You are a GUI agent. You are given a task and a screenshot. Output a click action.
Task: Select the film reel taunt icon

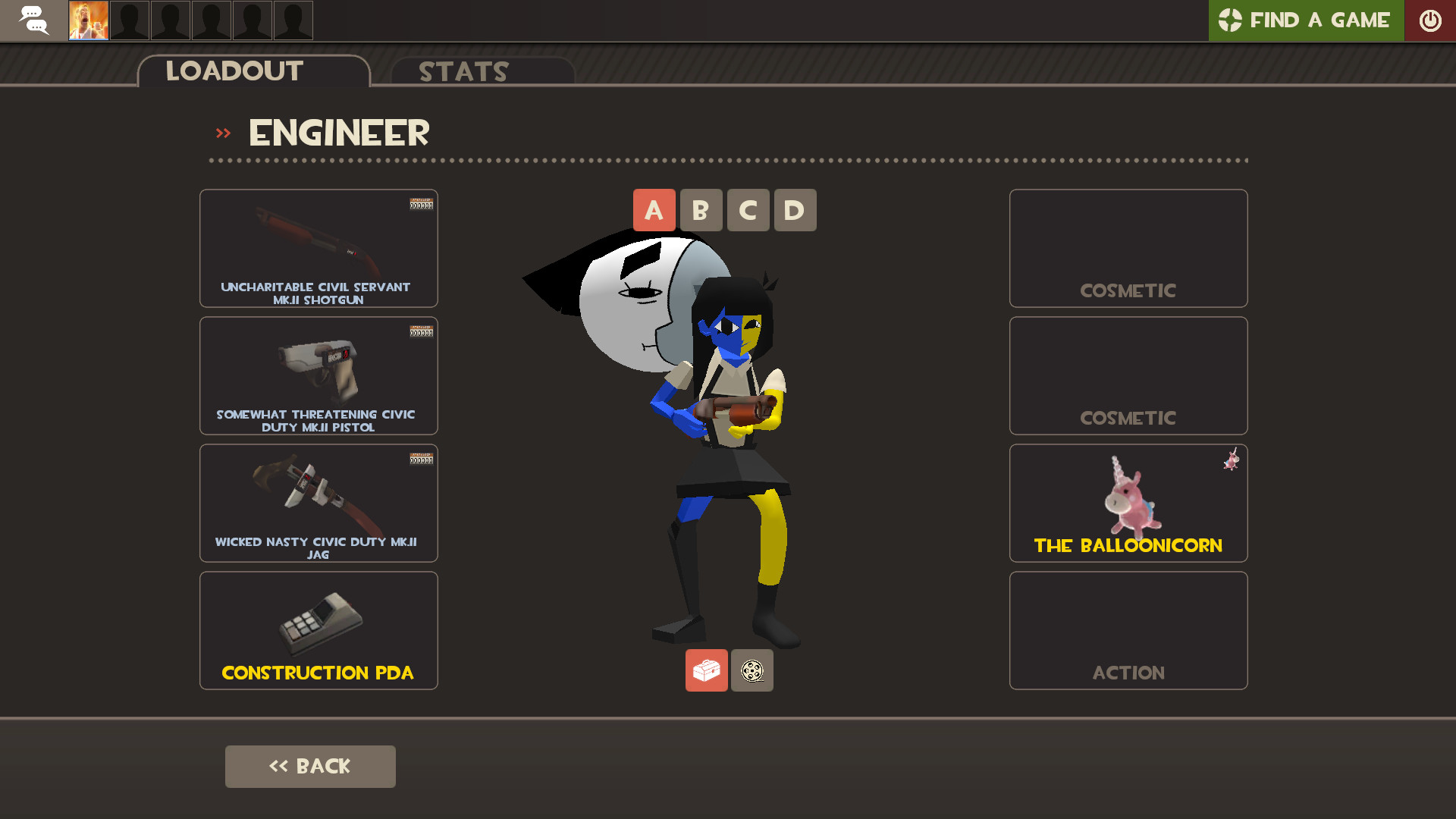pos(752,670)
